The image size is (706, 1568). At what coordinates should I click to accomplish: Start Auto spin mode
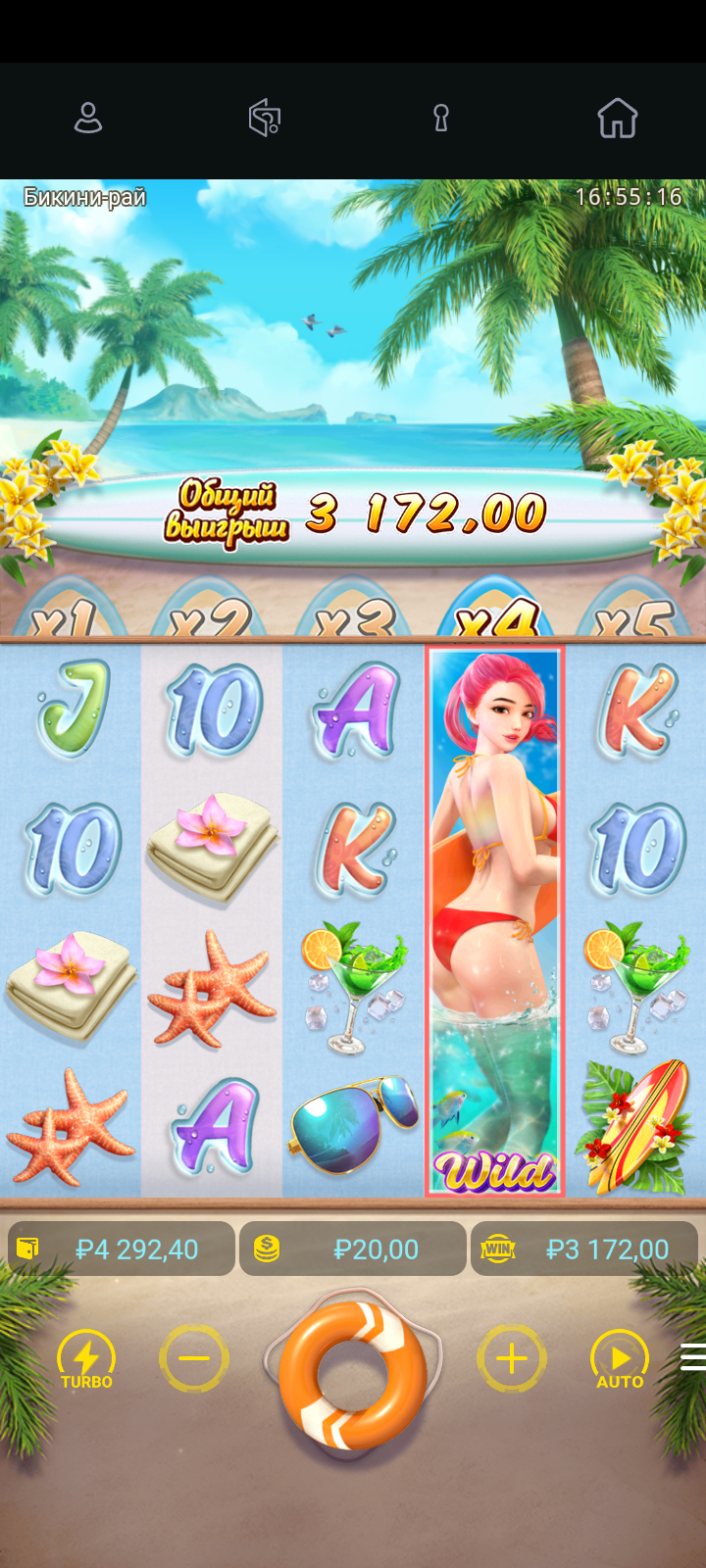point(620,1359)
